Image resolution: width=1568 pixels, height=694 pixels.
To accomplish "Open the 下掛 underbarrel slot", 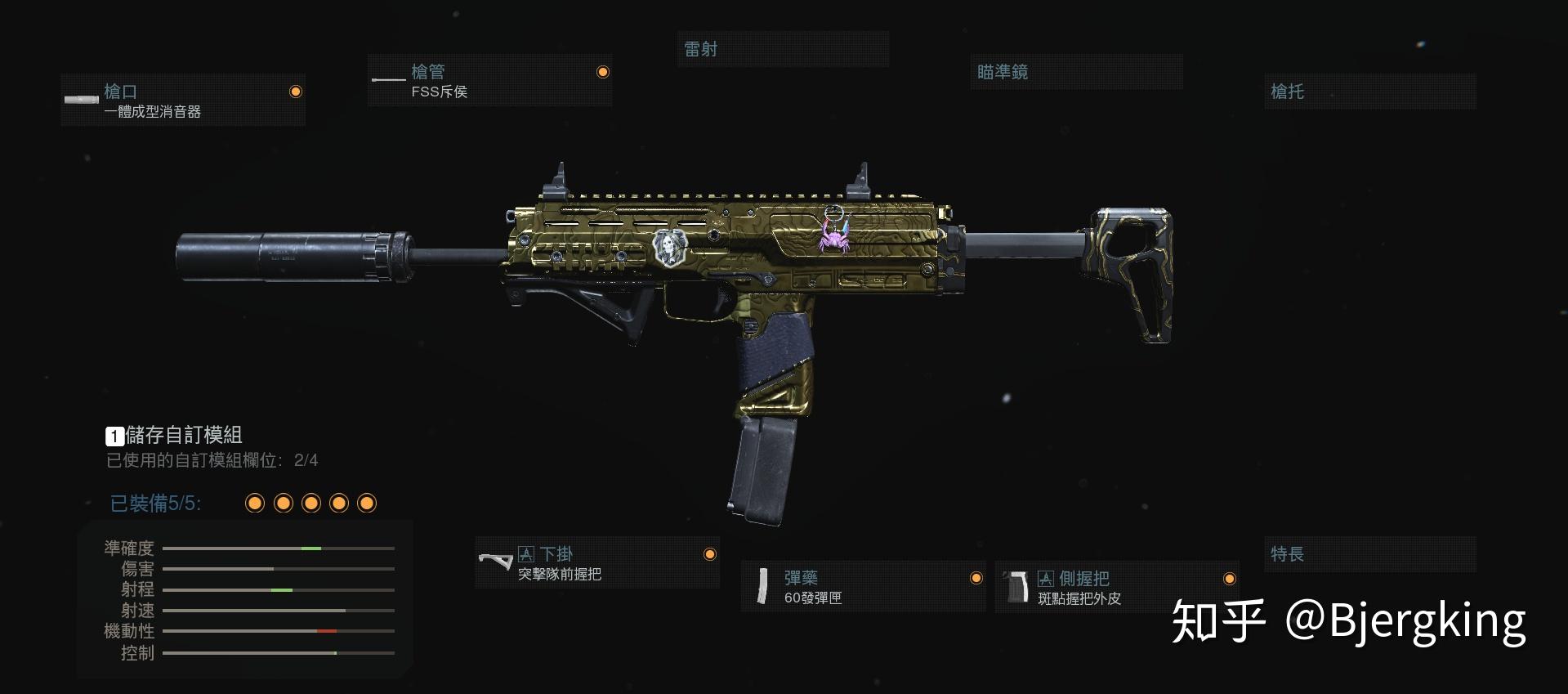I will [597, 563].
